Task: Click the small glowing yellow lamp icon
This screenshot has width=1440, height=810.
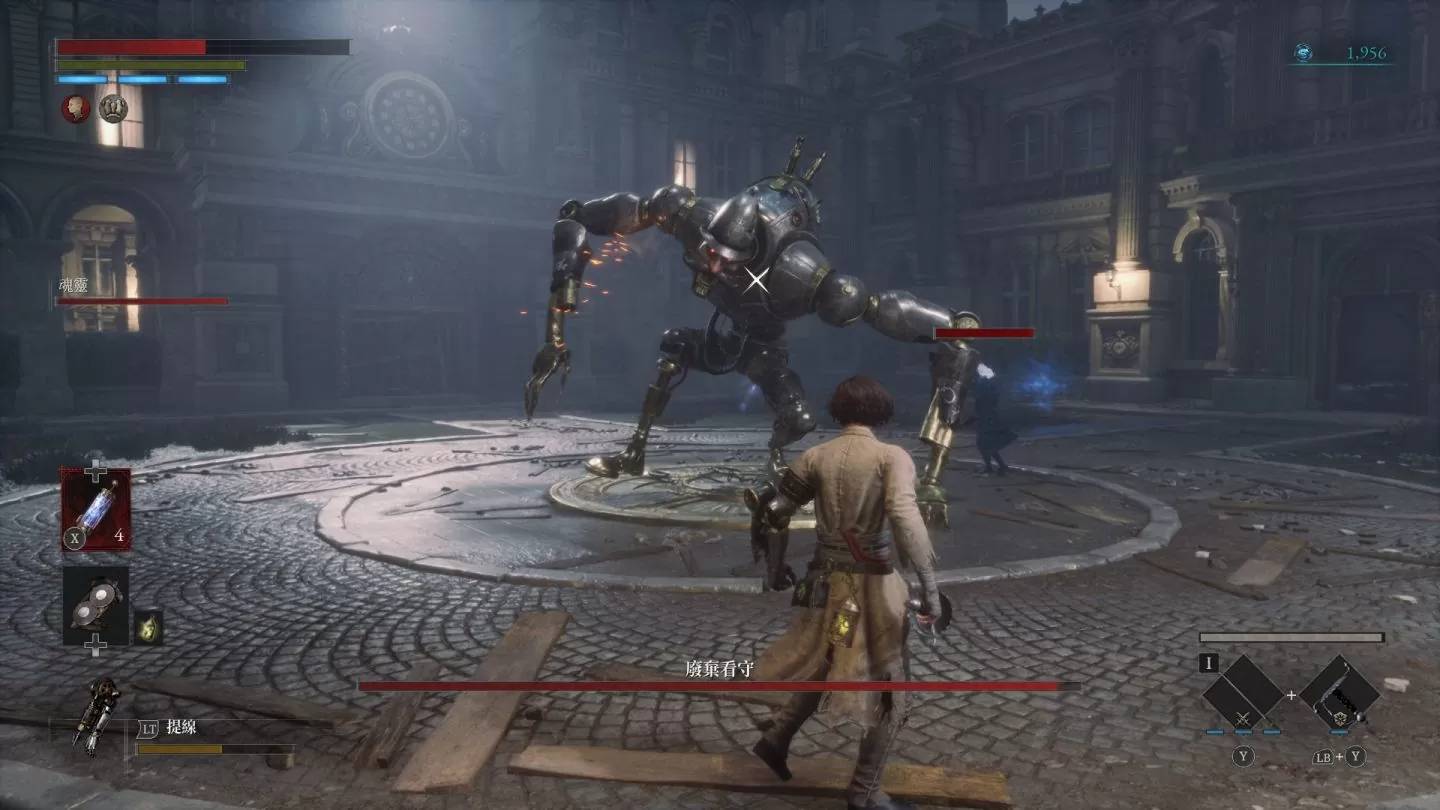Action: pos(148,626)
